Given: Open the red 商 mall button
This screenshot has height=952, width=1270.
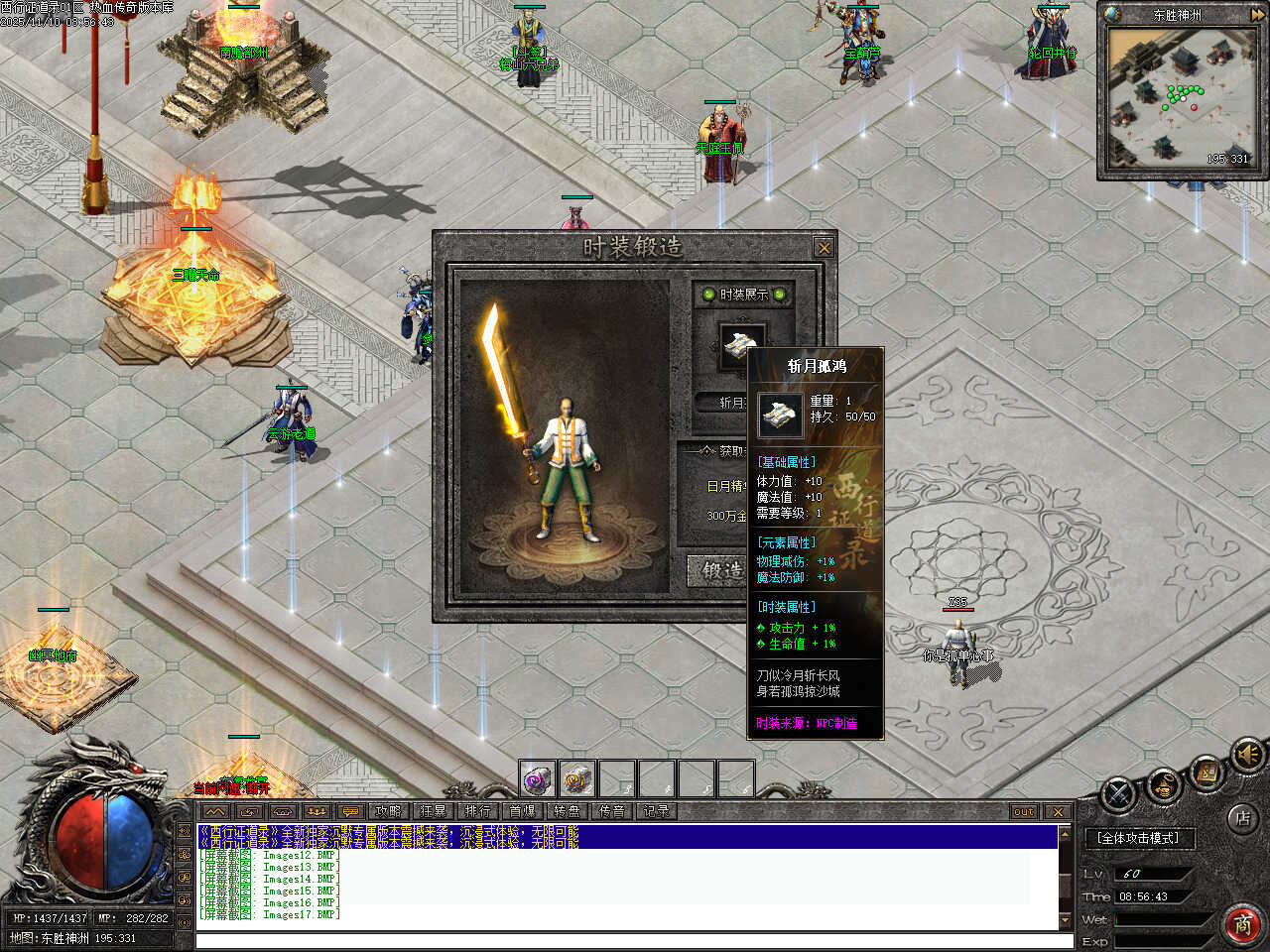Looking at the screenshot, I should click(1242, 923).
